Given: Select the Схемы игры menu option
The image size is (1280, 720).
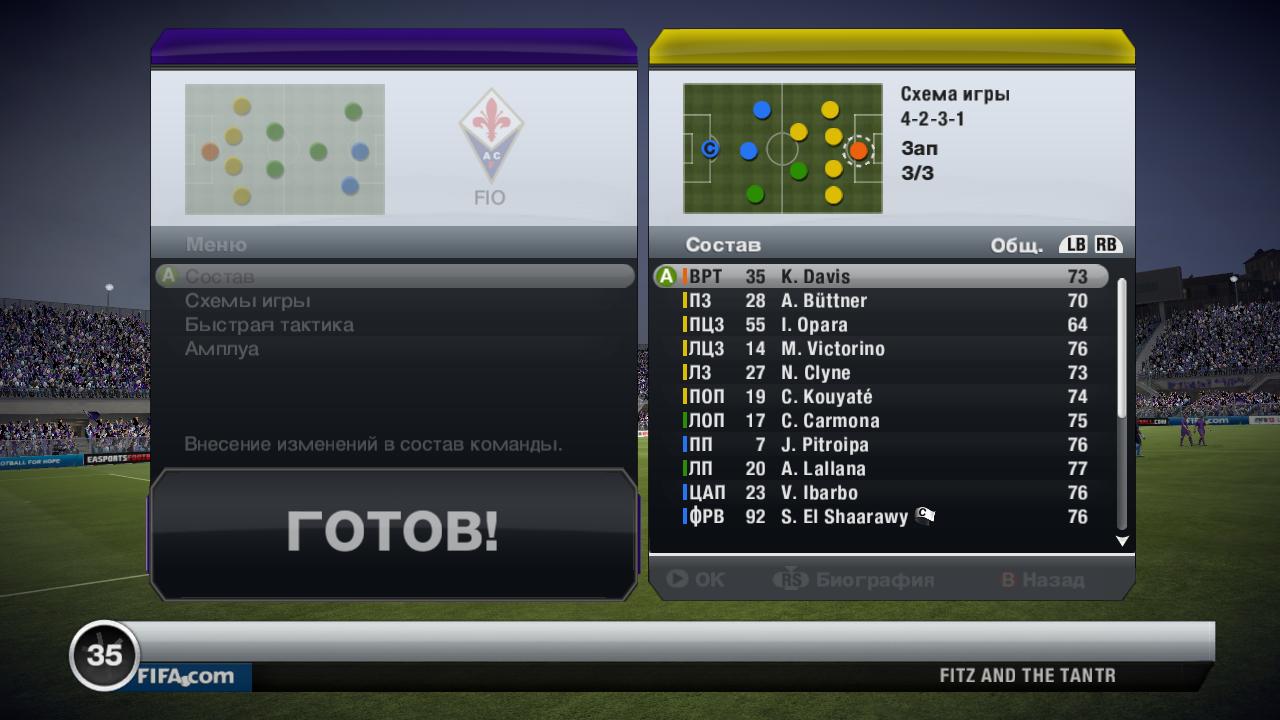Looking at the screenshot, I should [247, 300].
